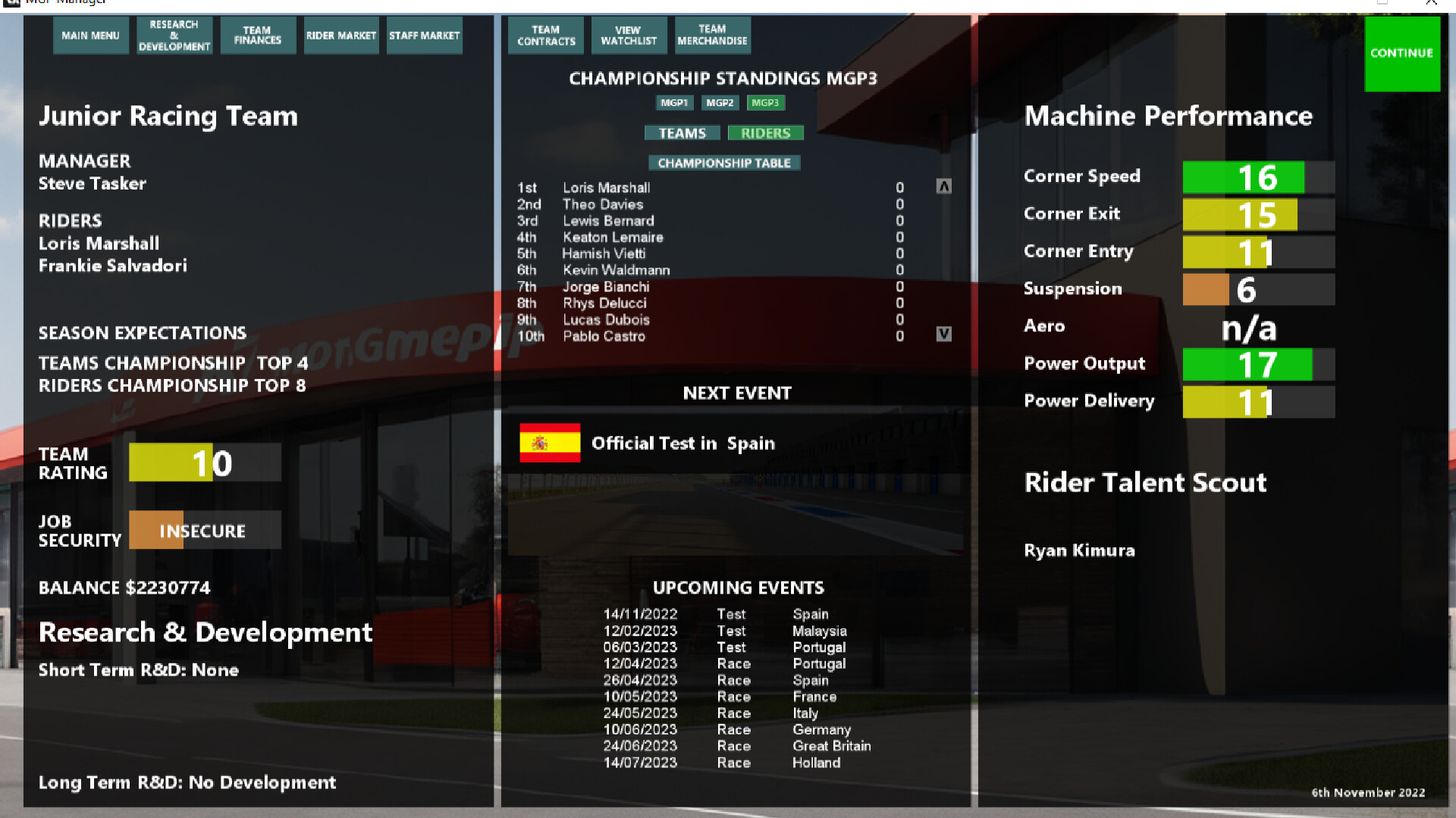The height and width of the screenshot is (818, 1456).
Task: Switch to the MGP1 championship tab
Action: coord(674,102)
